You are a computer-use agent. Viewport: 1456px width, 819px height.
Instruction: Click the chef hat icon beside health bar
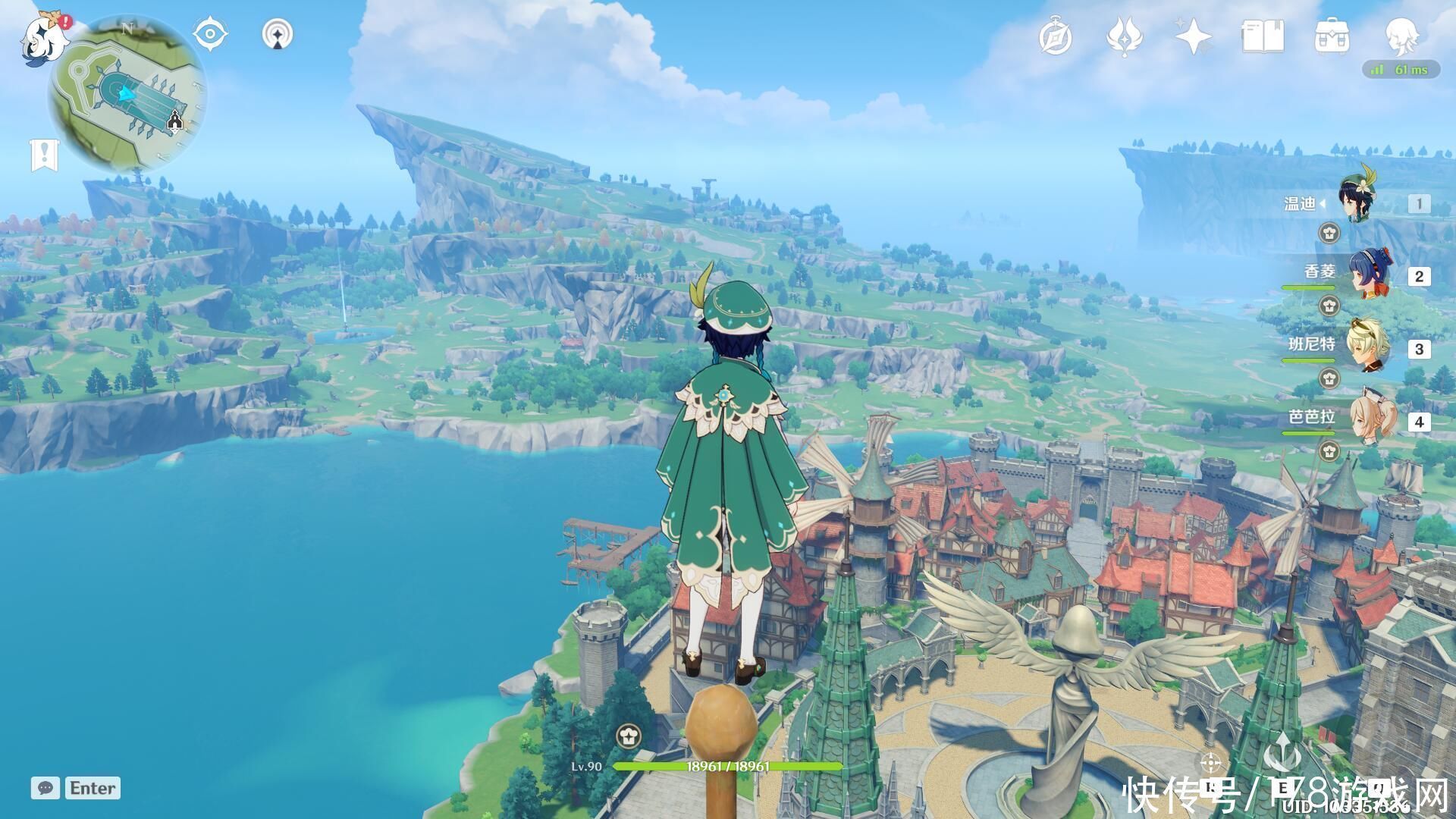[x=629, y=735]
